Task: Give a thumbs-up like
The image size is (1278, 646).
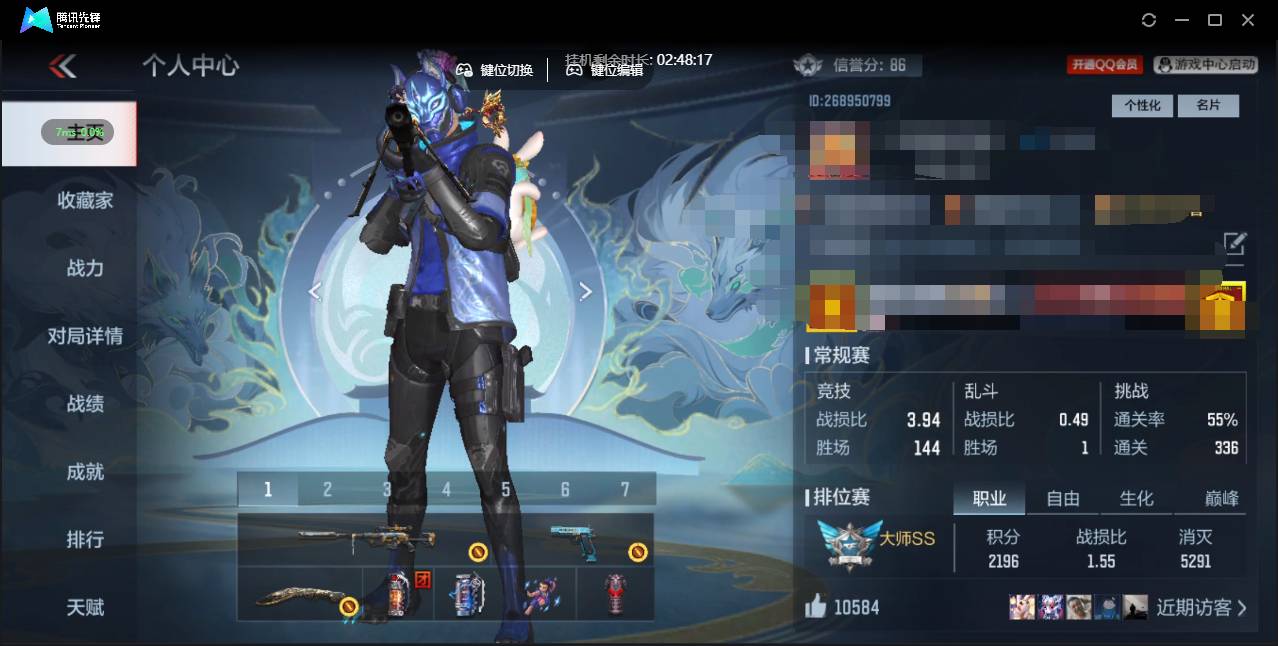Action: pos(816,606)
